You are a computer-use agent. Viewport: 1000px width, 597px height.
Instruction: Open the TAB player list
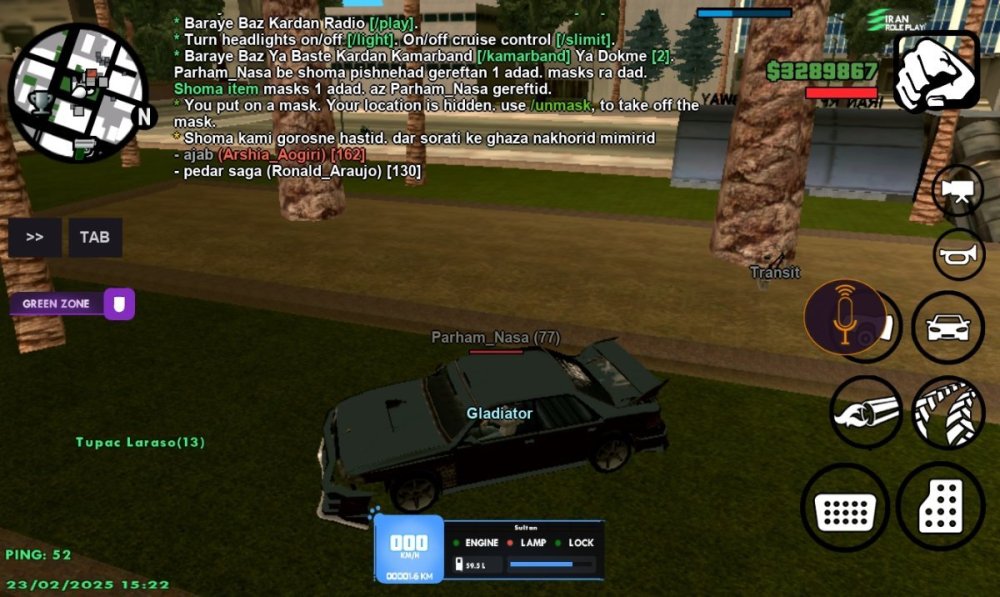95,237
